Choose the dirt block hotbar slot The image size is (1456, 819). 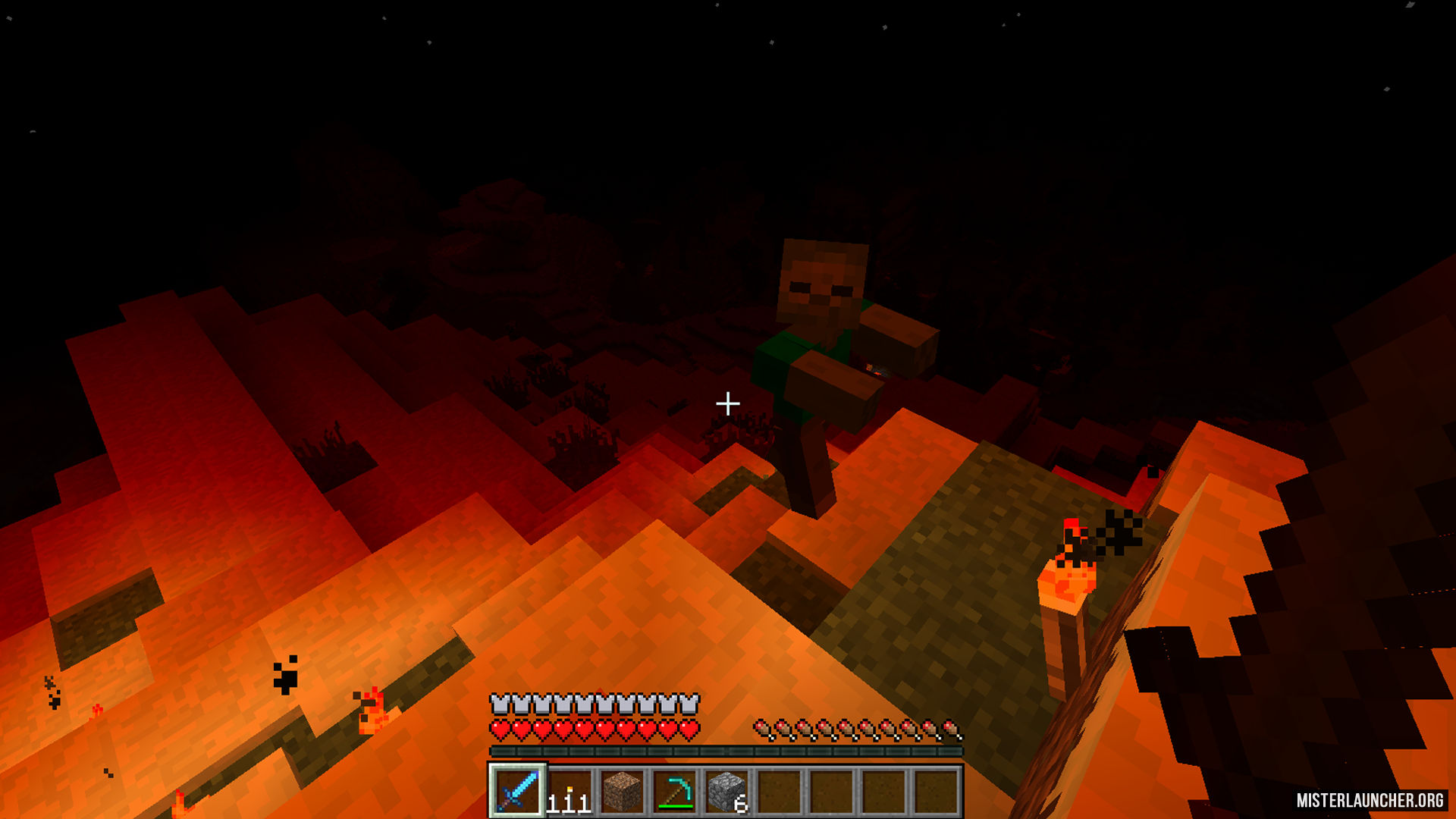click(623, 791)
